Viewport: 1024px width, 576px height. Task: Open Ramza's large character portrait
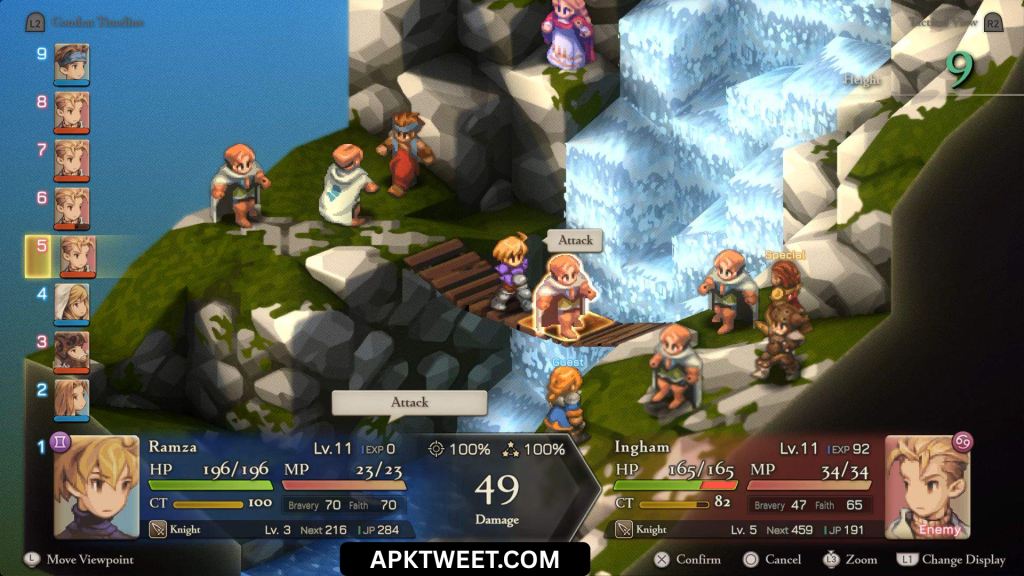(x=97, y=486)
